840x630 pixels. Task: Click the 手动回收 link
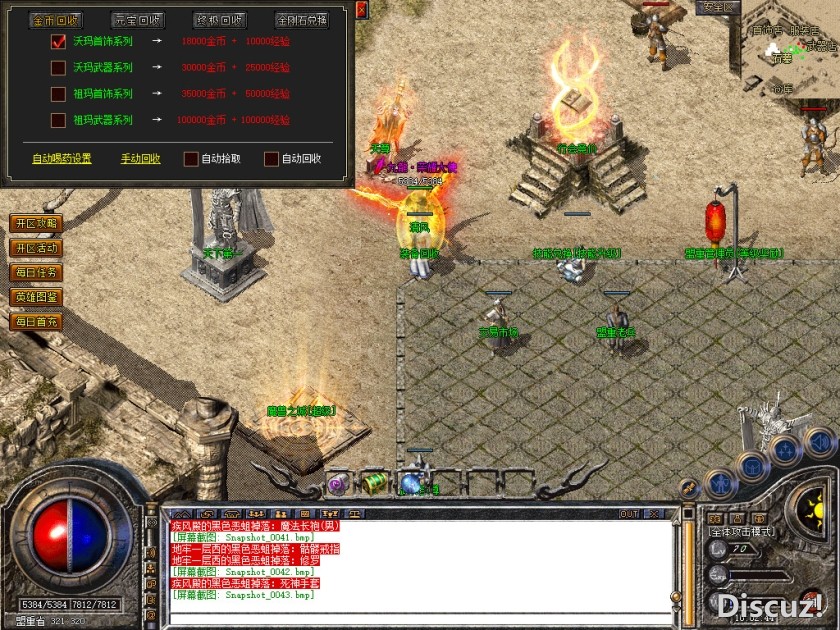140,158
